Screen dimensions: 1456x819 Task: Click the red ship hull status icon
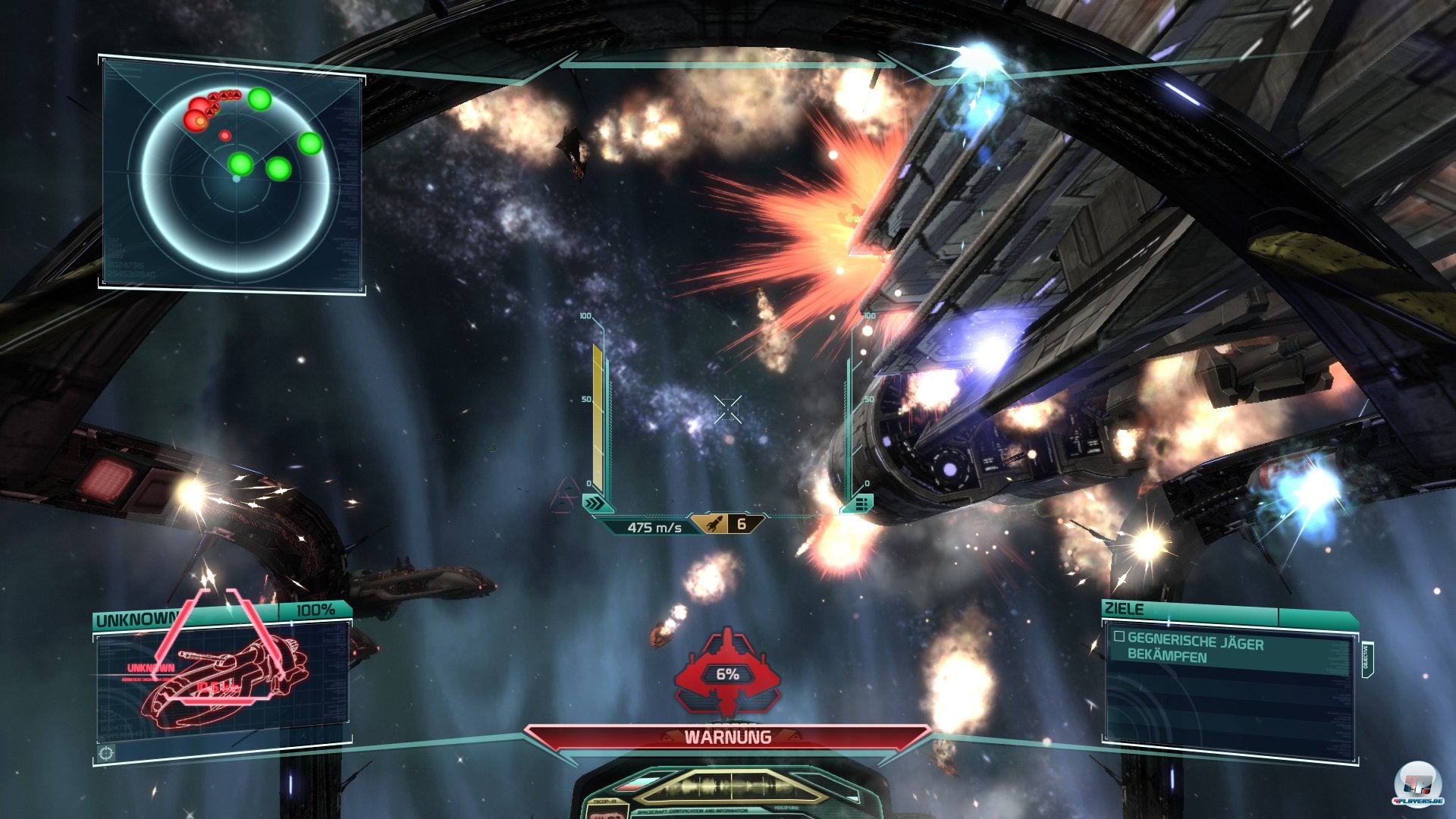(727, 672)
